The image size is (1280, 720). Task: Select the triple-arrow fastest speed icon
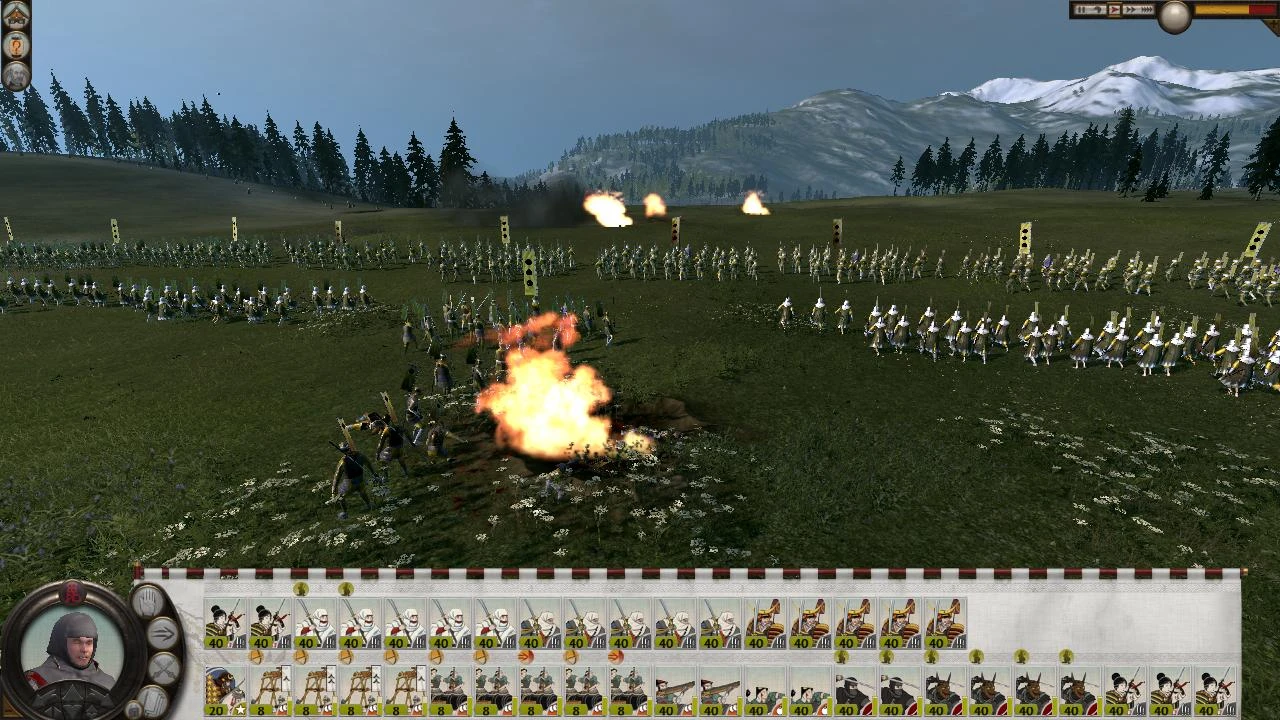point(1147,9)
